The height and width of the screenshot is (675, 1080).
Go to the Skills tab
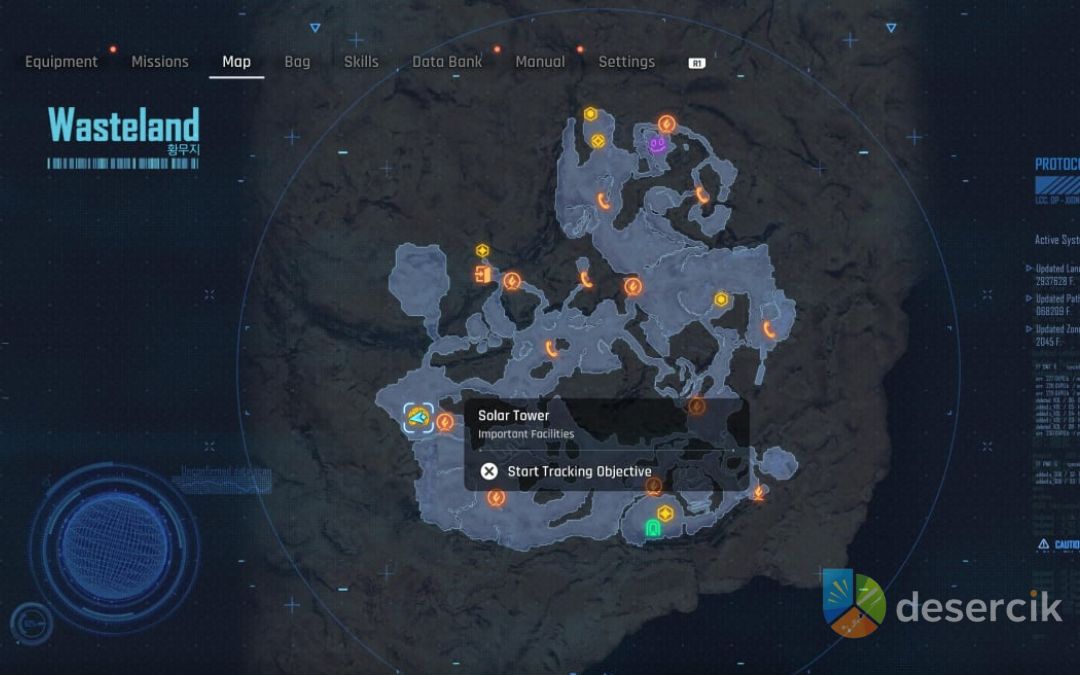[x=361, y=62]
